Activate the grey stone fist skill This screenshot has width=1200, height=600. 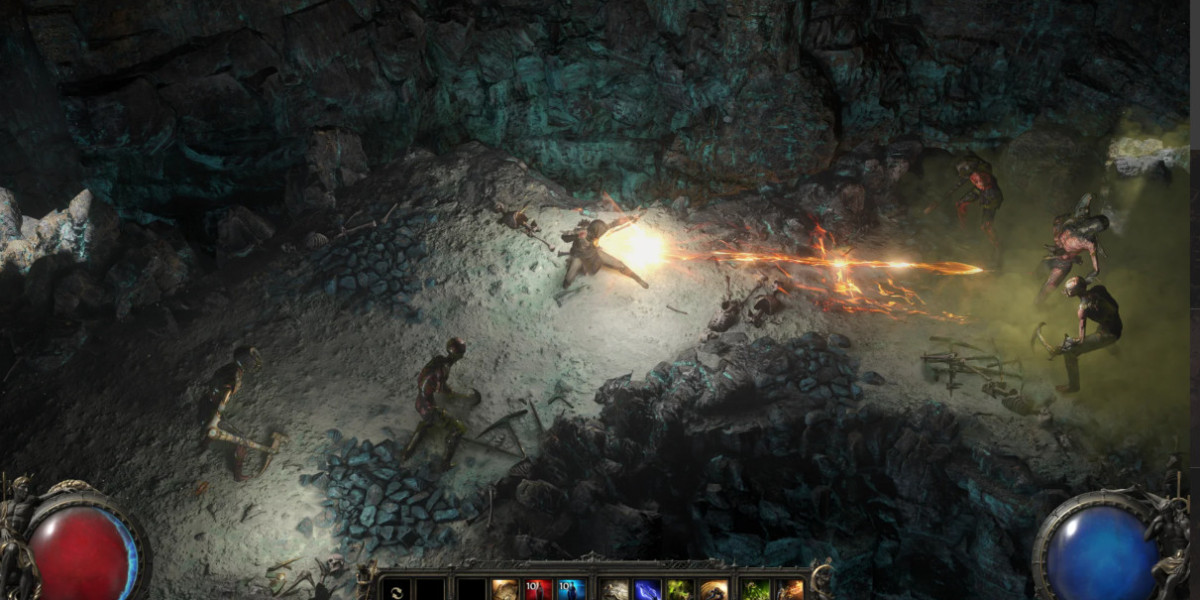coord(615,590)
